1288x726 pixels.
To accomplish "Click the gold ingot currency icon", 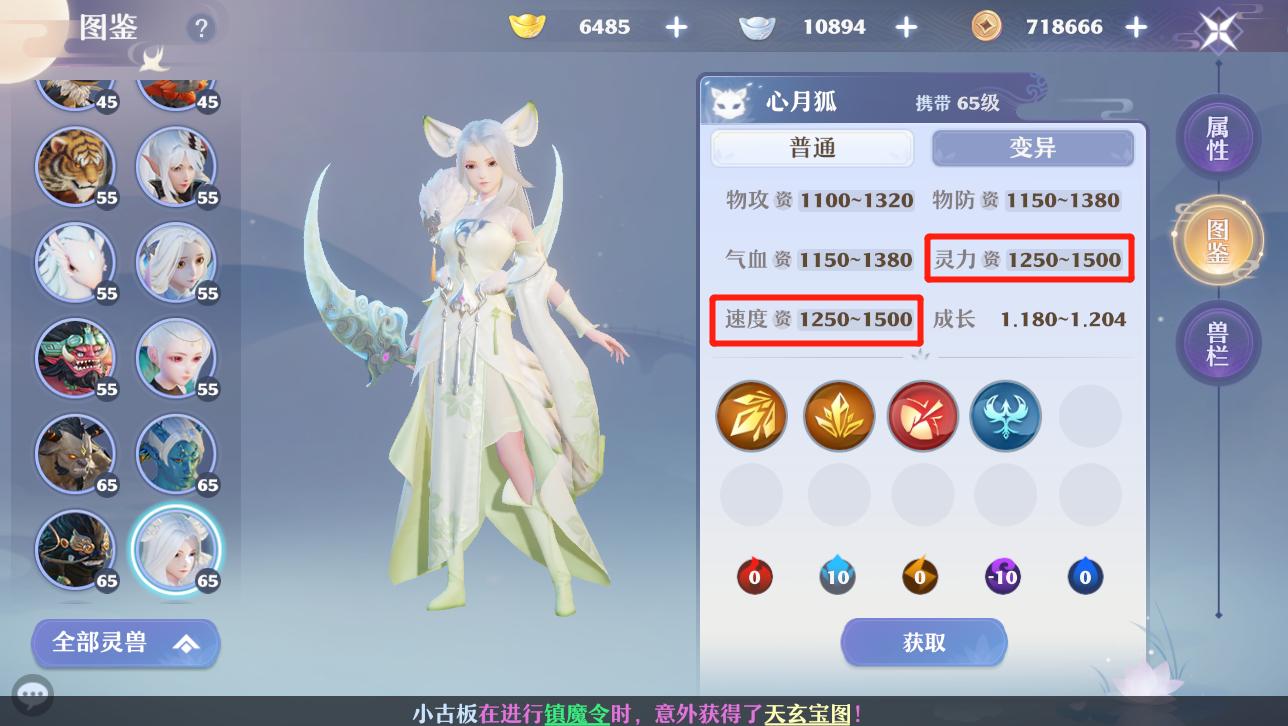I will (527, 26).
